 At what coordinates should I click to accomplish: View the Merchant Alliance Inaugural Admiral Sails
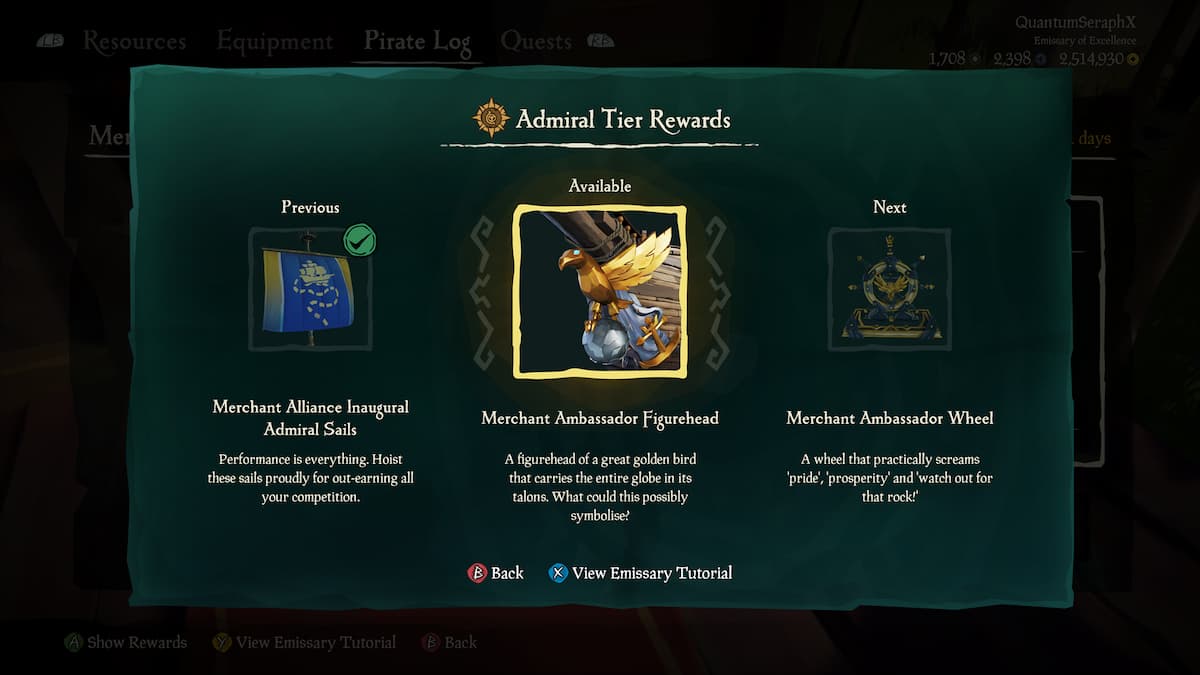coord(310,289)
